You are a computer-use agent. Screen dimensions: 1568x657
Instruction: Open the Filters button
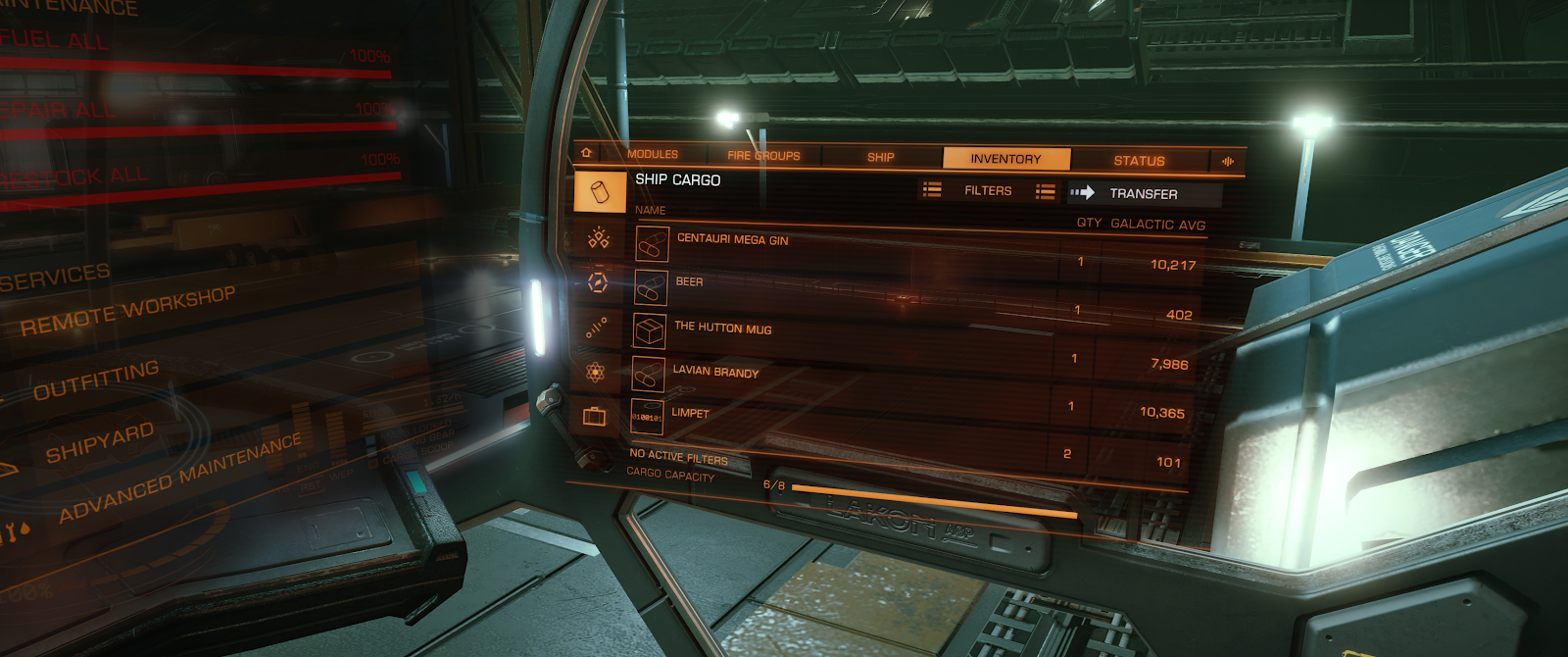(x=987, y=191)
